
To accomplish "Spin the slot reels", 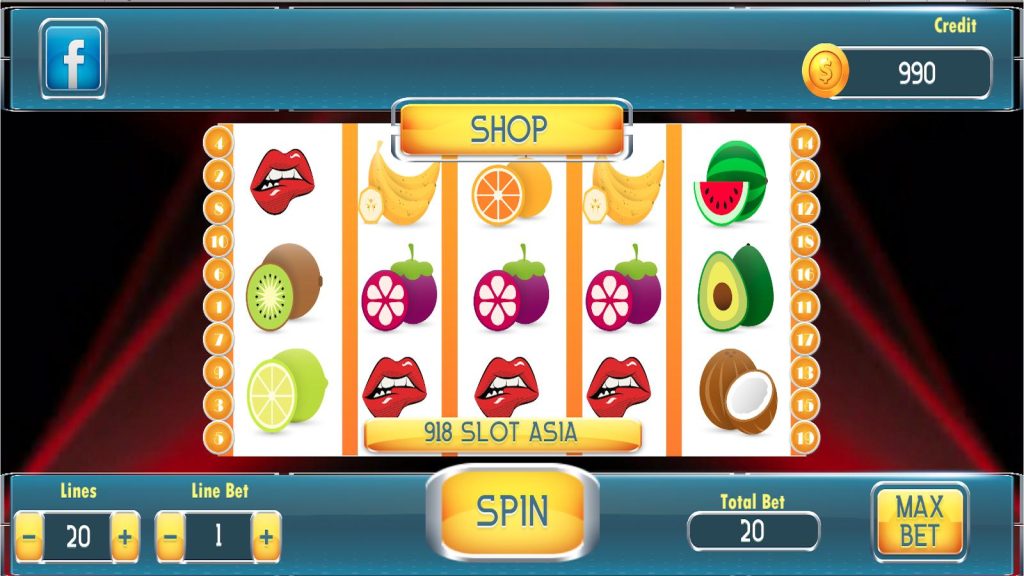I will 512,511.
